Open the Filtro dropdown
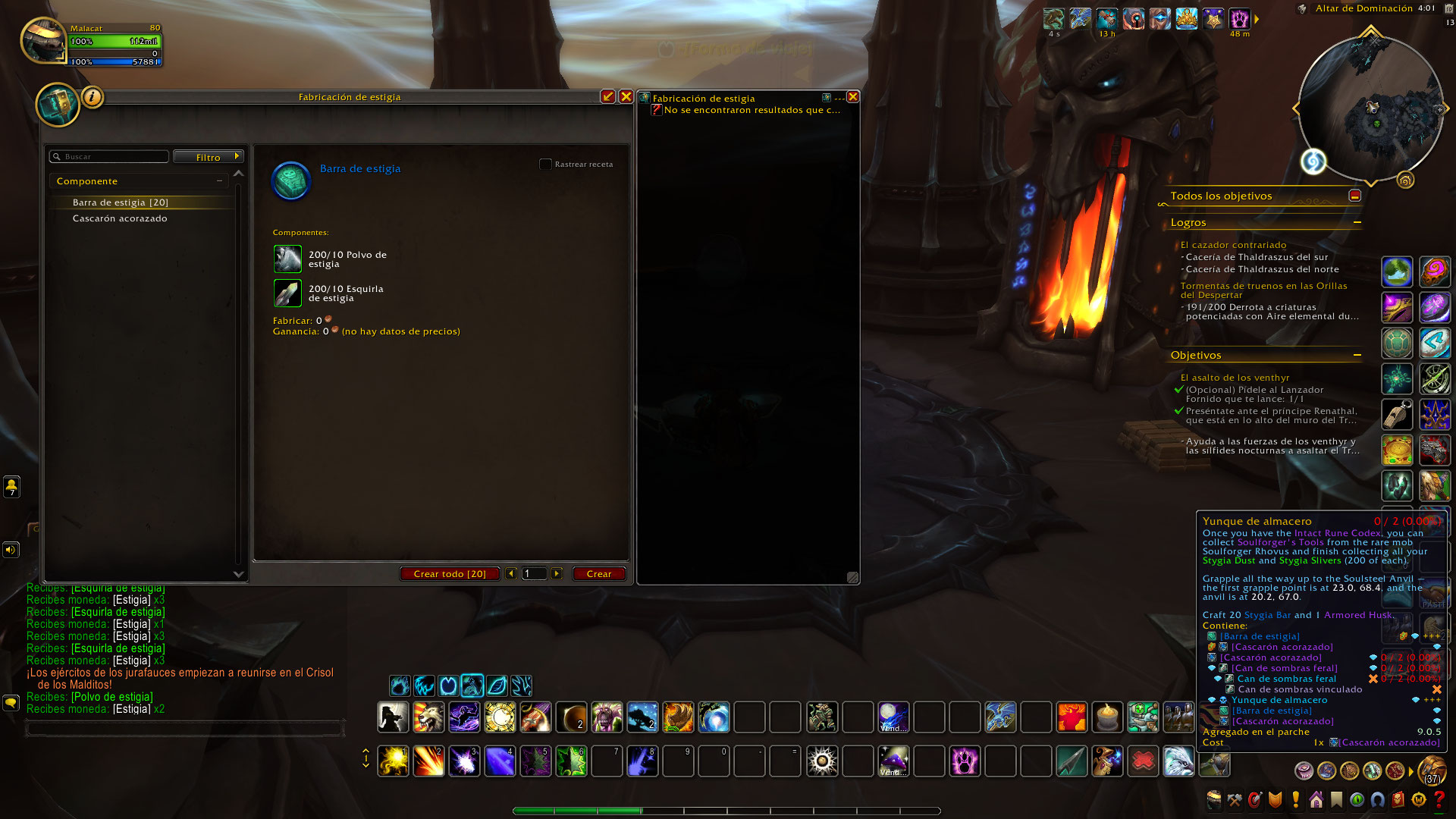This screenshot has height=819, width=1456. pyautogui.click(x=209, y=157)
